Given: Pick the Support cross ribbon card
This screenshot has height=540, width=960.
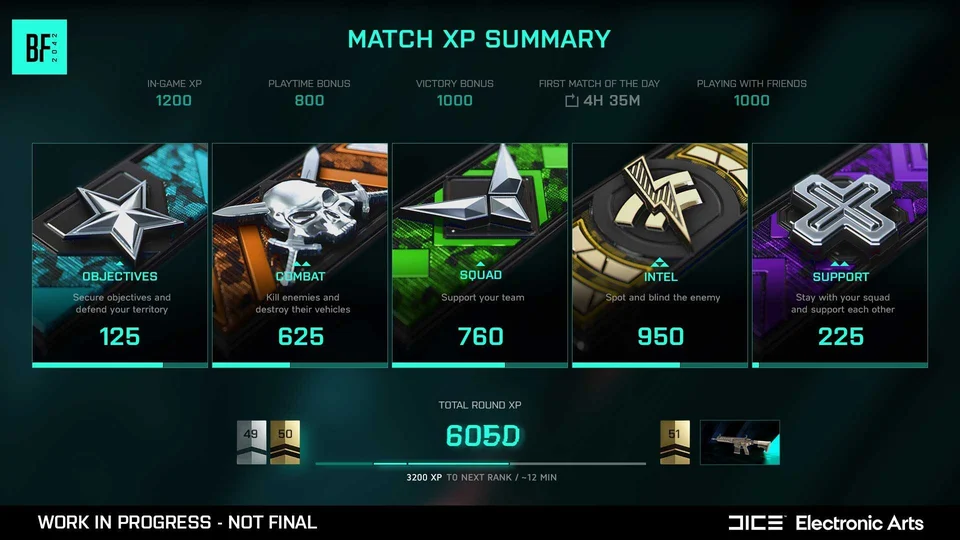Looking at the screenshot, I should point(840,254).
